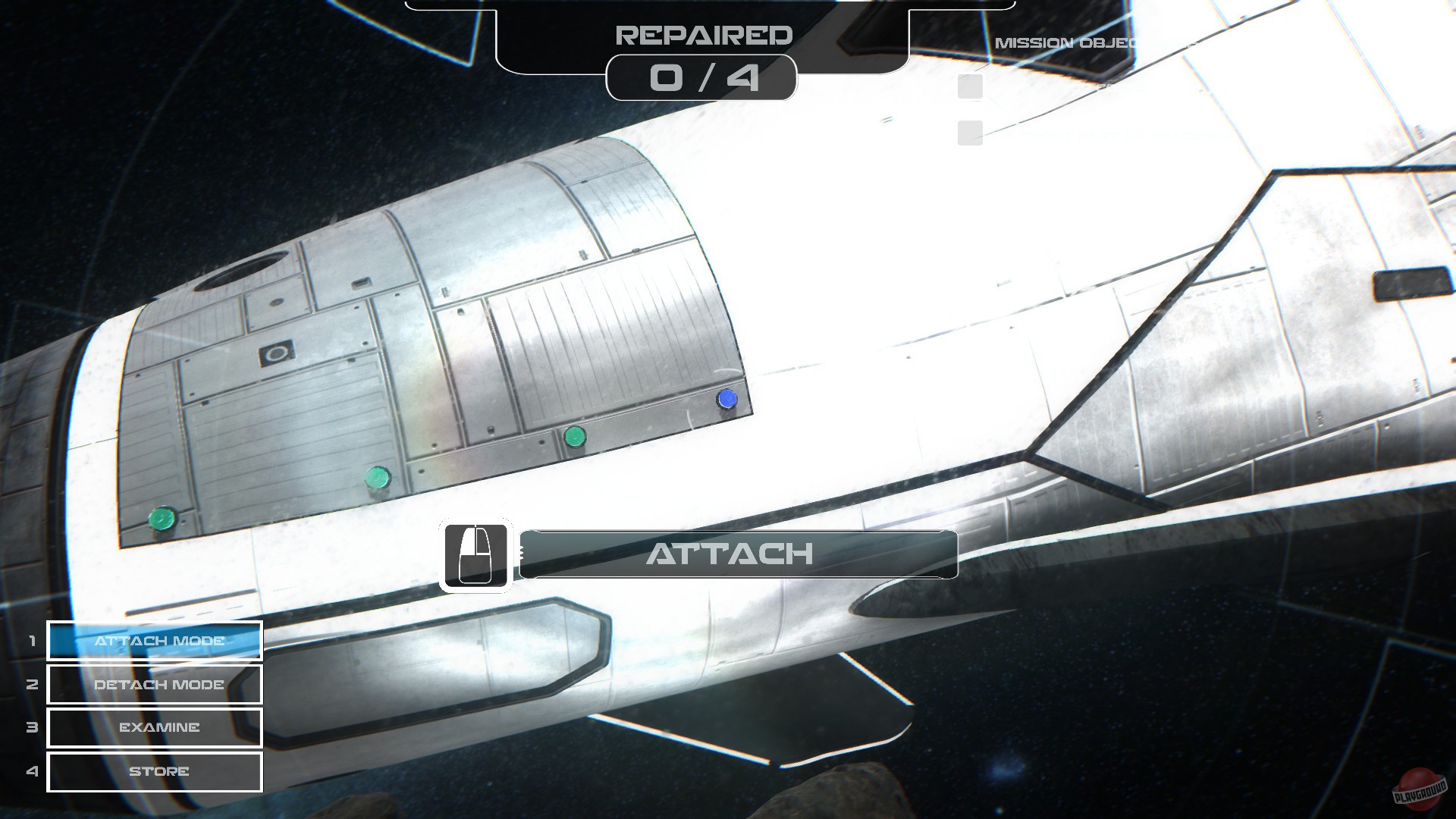Switch to Detach Mode

point(154,685)
